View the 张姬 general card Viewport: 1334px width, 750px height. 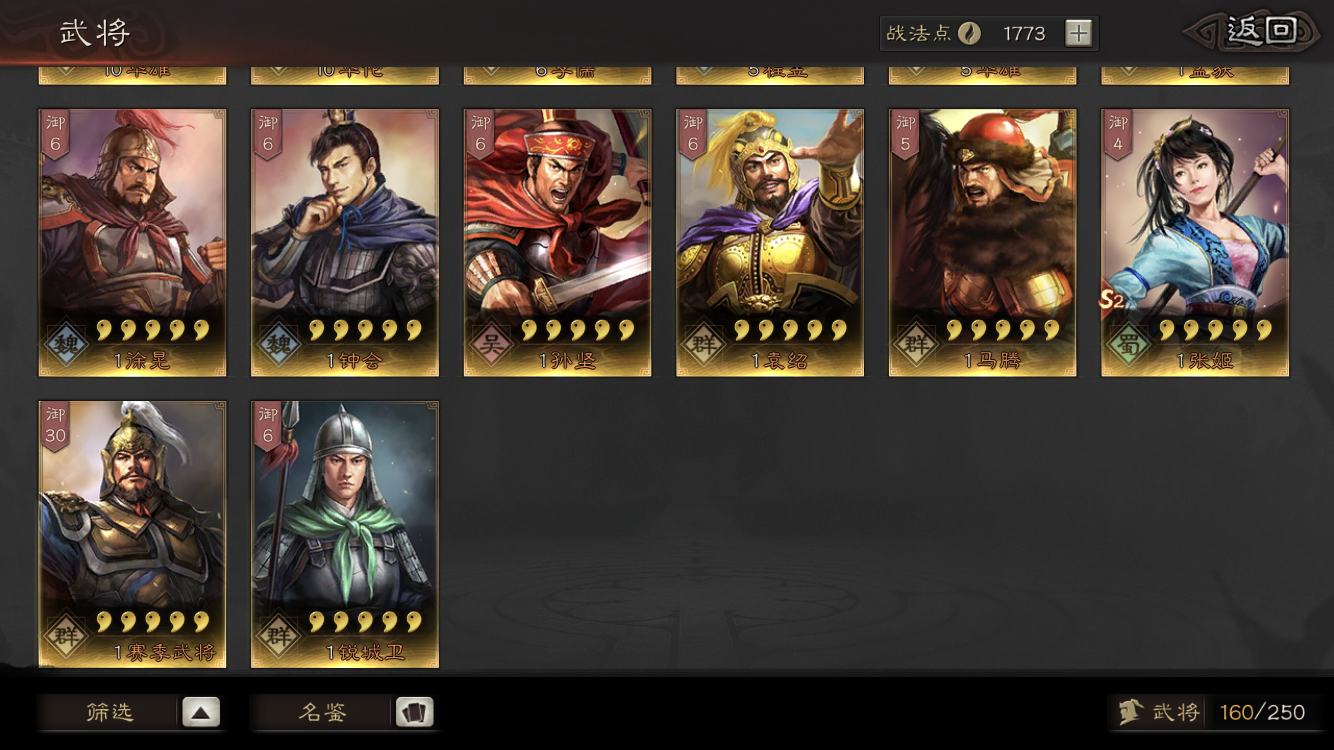pyautogui.click(x=1195, y=242)
